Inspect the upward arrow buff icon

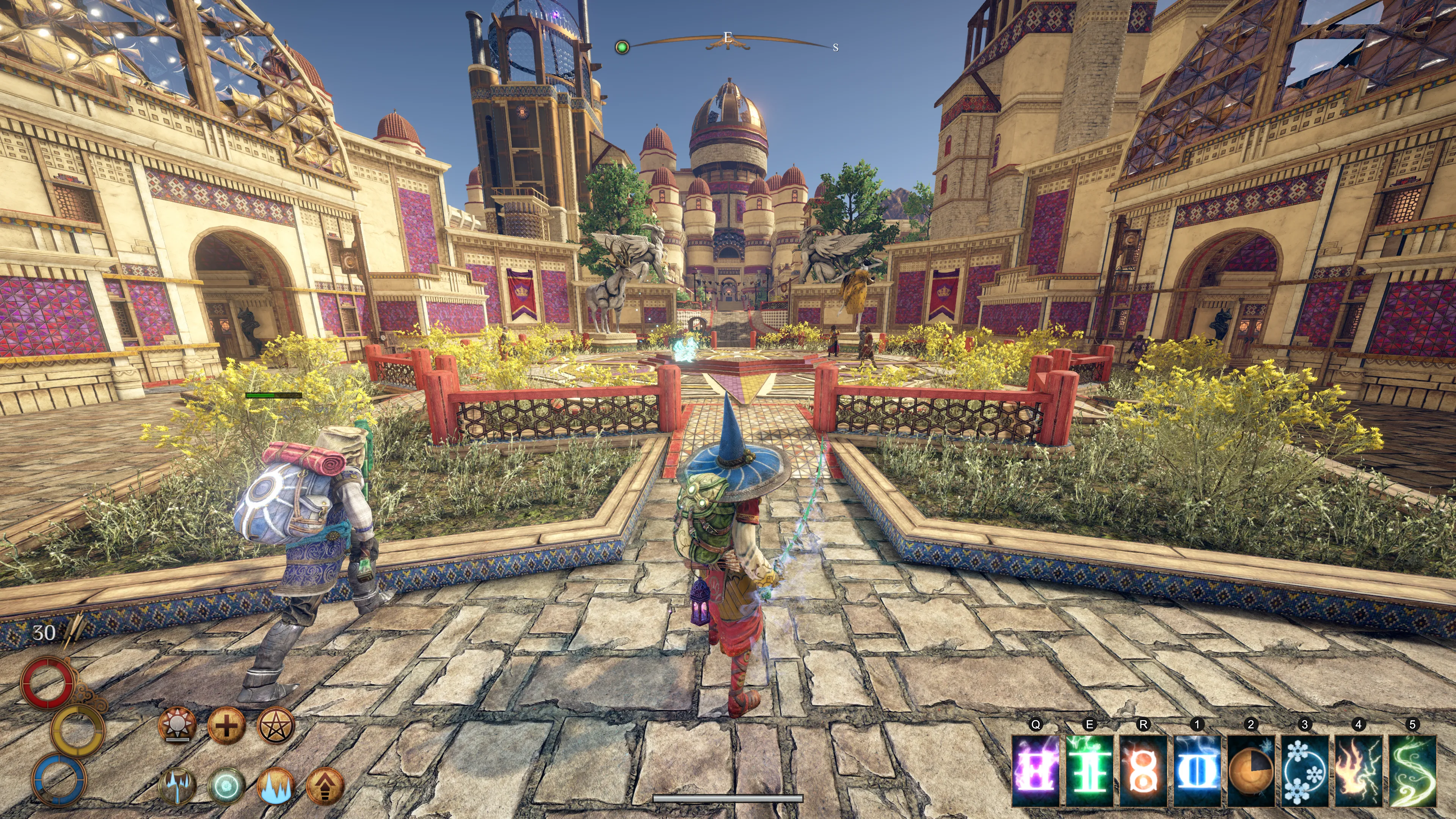pos(325,786)
